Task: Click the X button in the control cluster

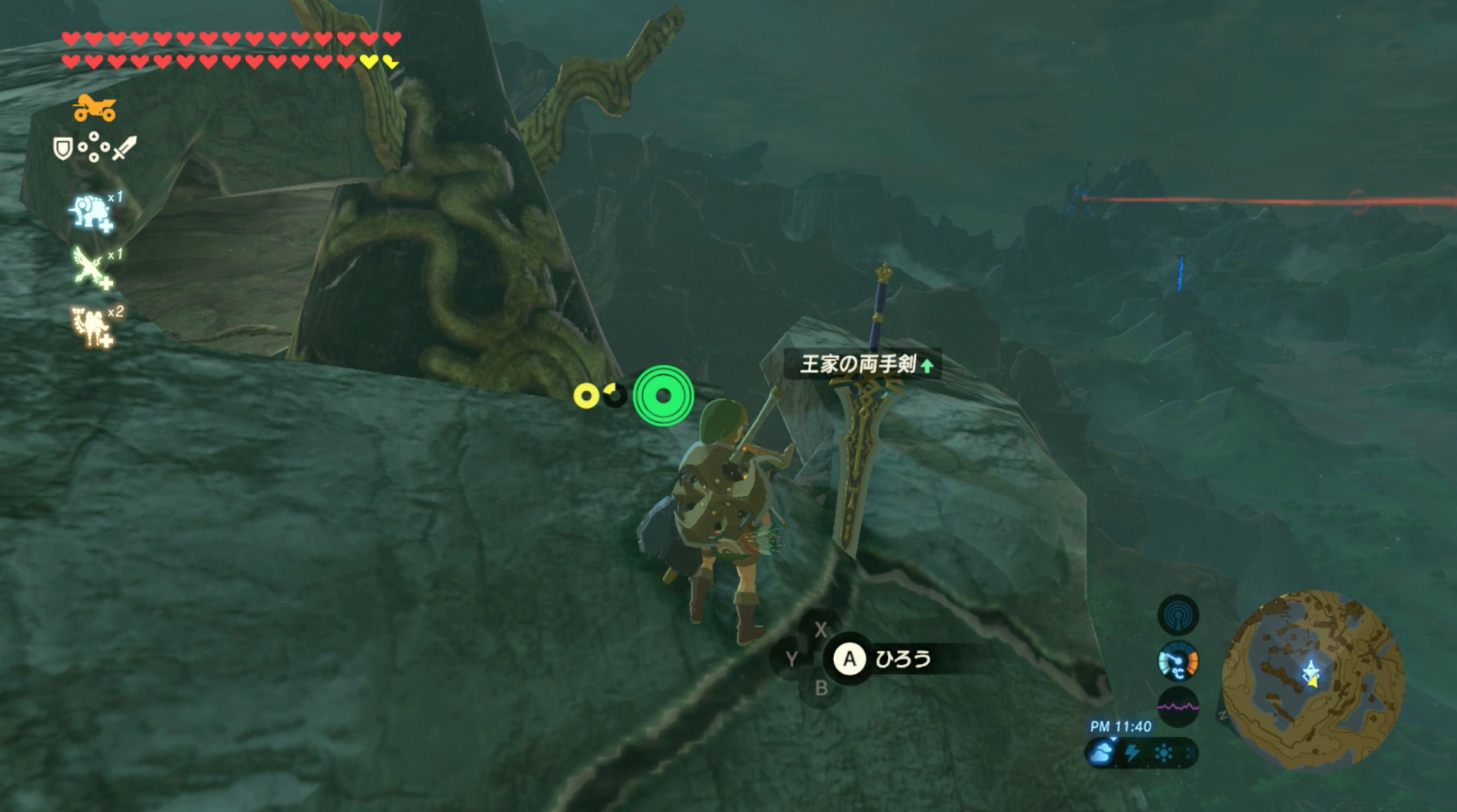Action: click(x=821, y=629)
